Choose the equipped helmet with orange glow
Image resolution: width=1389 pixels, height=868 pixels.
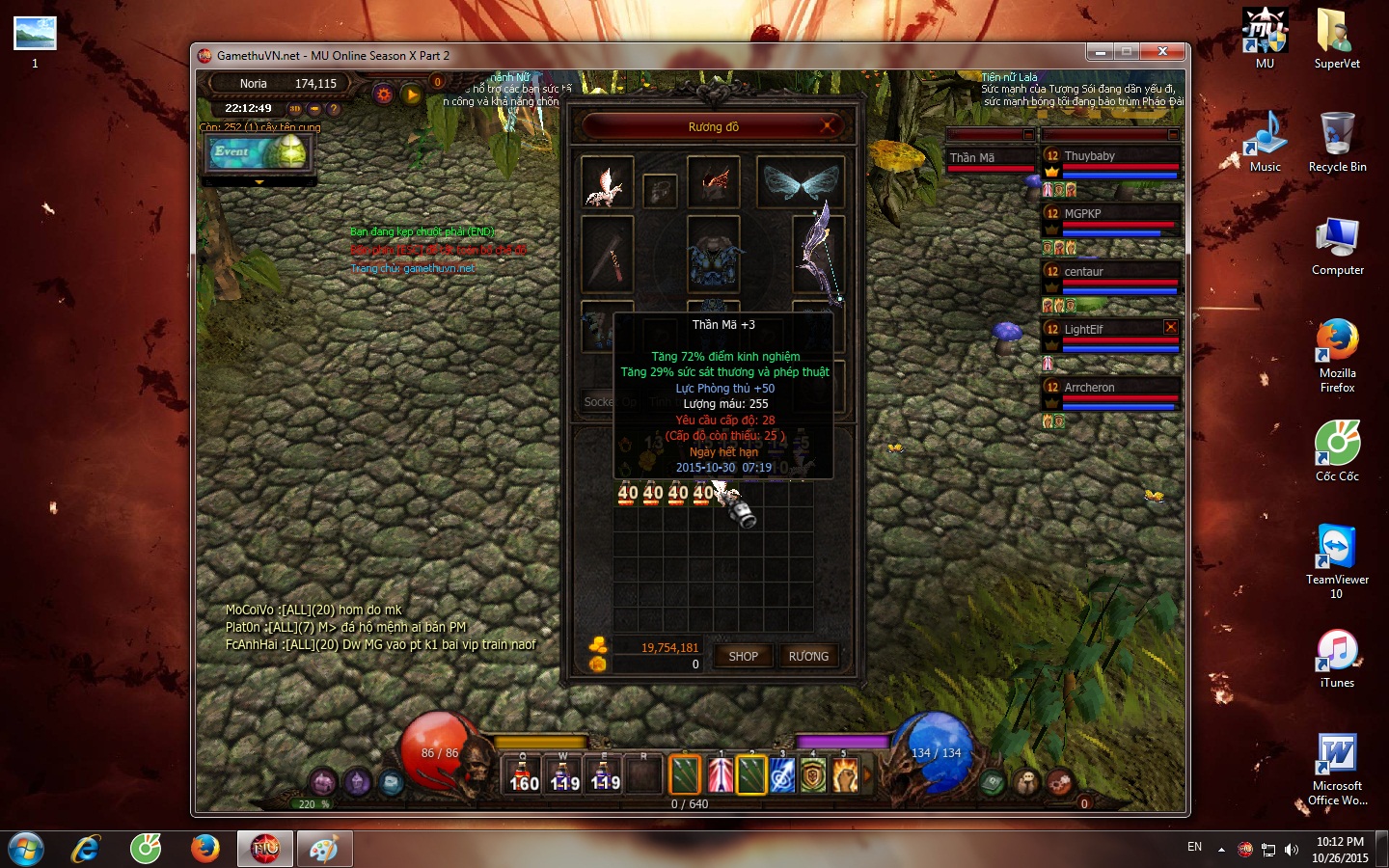click(714, 182)
